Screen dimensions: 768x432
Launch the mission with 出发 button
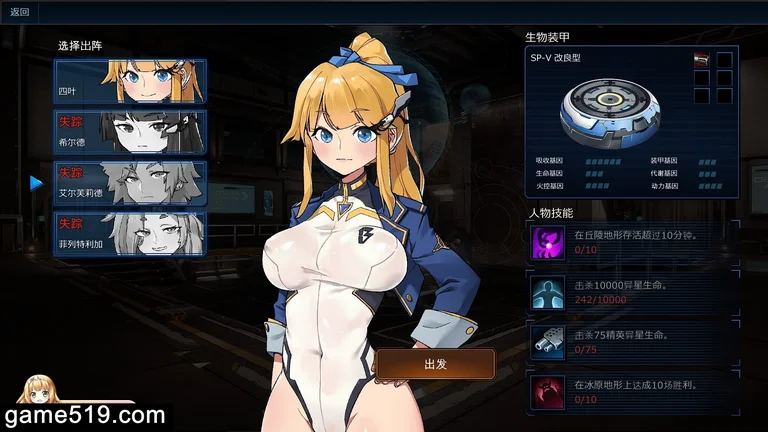pyautogui.click(x=435, y=364)
